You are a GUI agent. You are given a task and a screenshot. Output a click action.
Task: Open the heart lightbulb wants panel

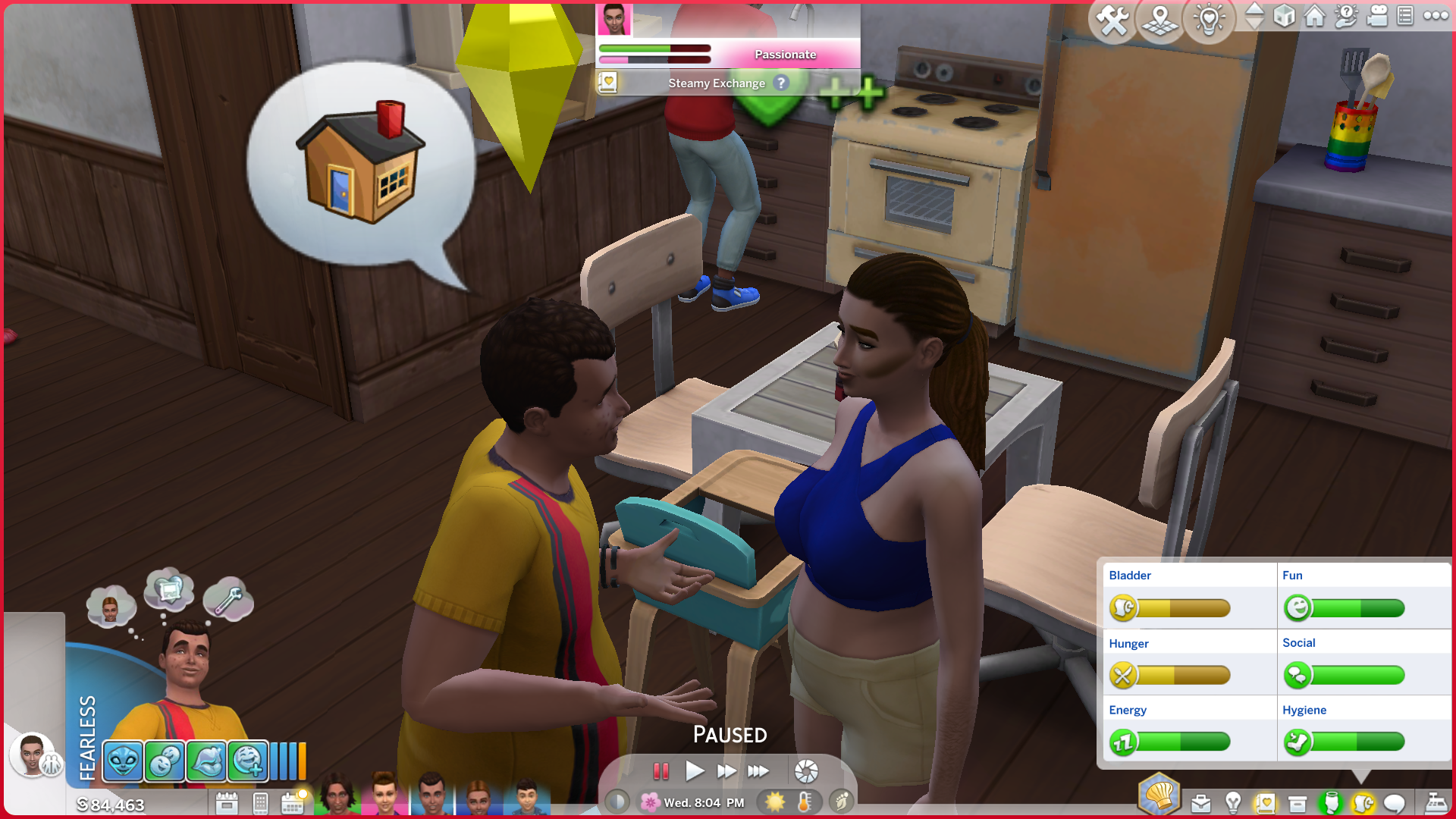click(1209, 20)
